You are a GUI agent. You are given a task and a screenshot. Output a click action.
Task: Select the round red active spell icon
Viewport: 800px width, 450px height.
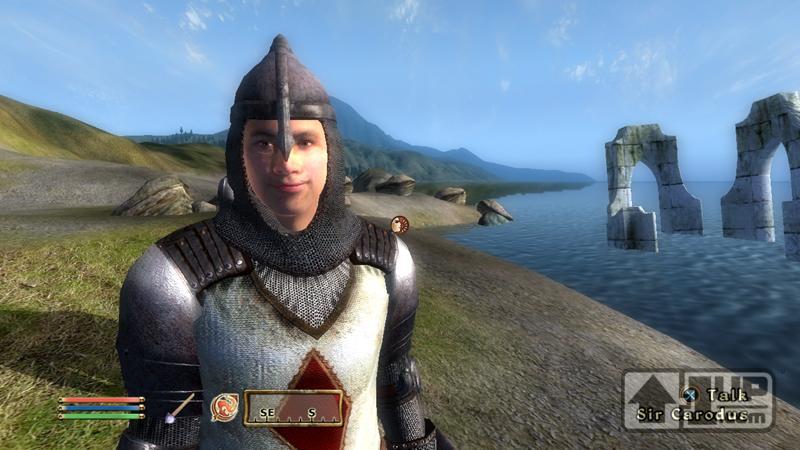[x=224, y=407]
